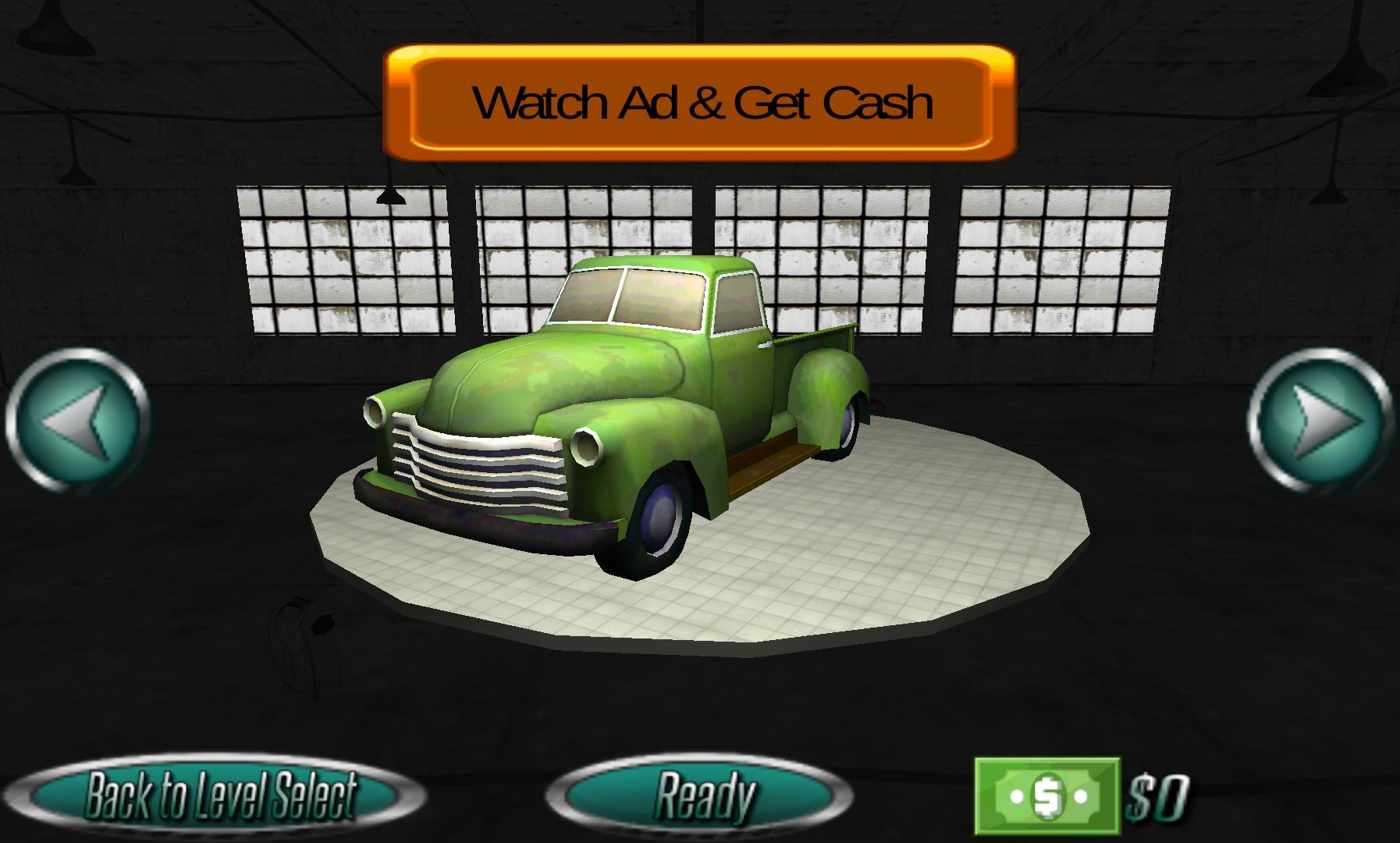
Task: Show the next vehicle with right arrow
Action: coord(1320,421)
